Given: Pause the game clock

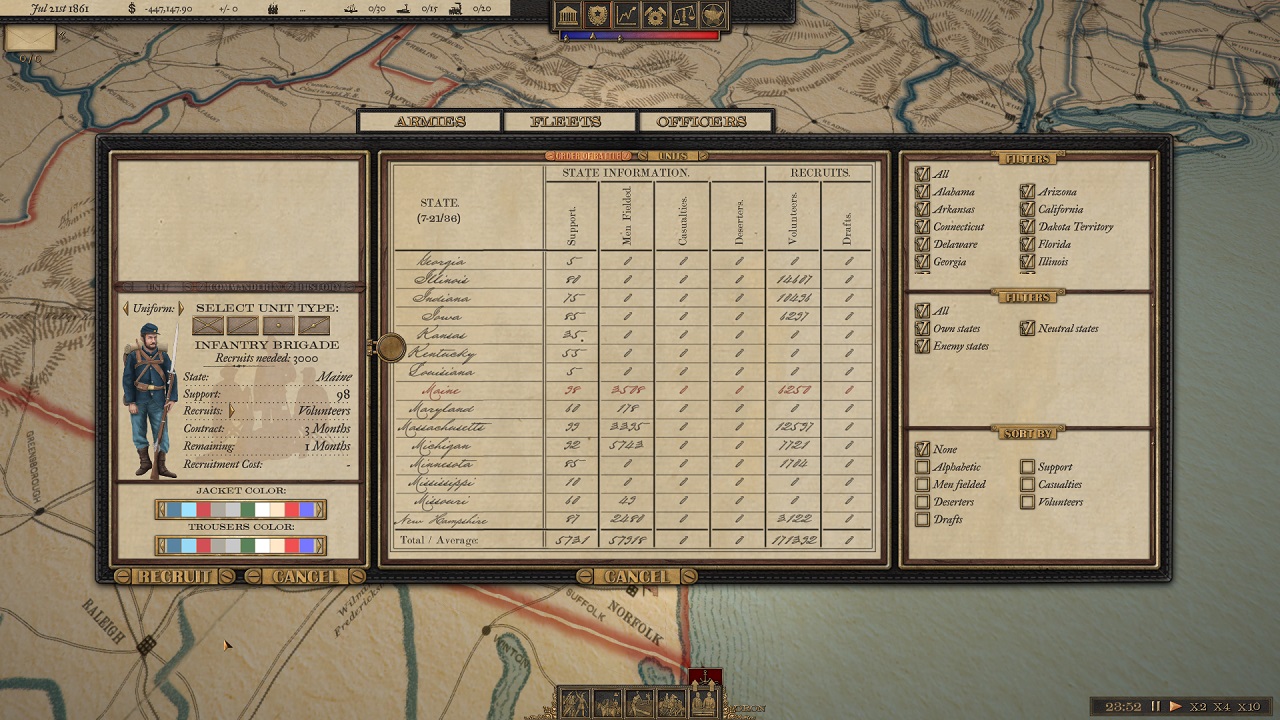Looking at the screenshot, I should 1156,707.
